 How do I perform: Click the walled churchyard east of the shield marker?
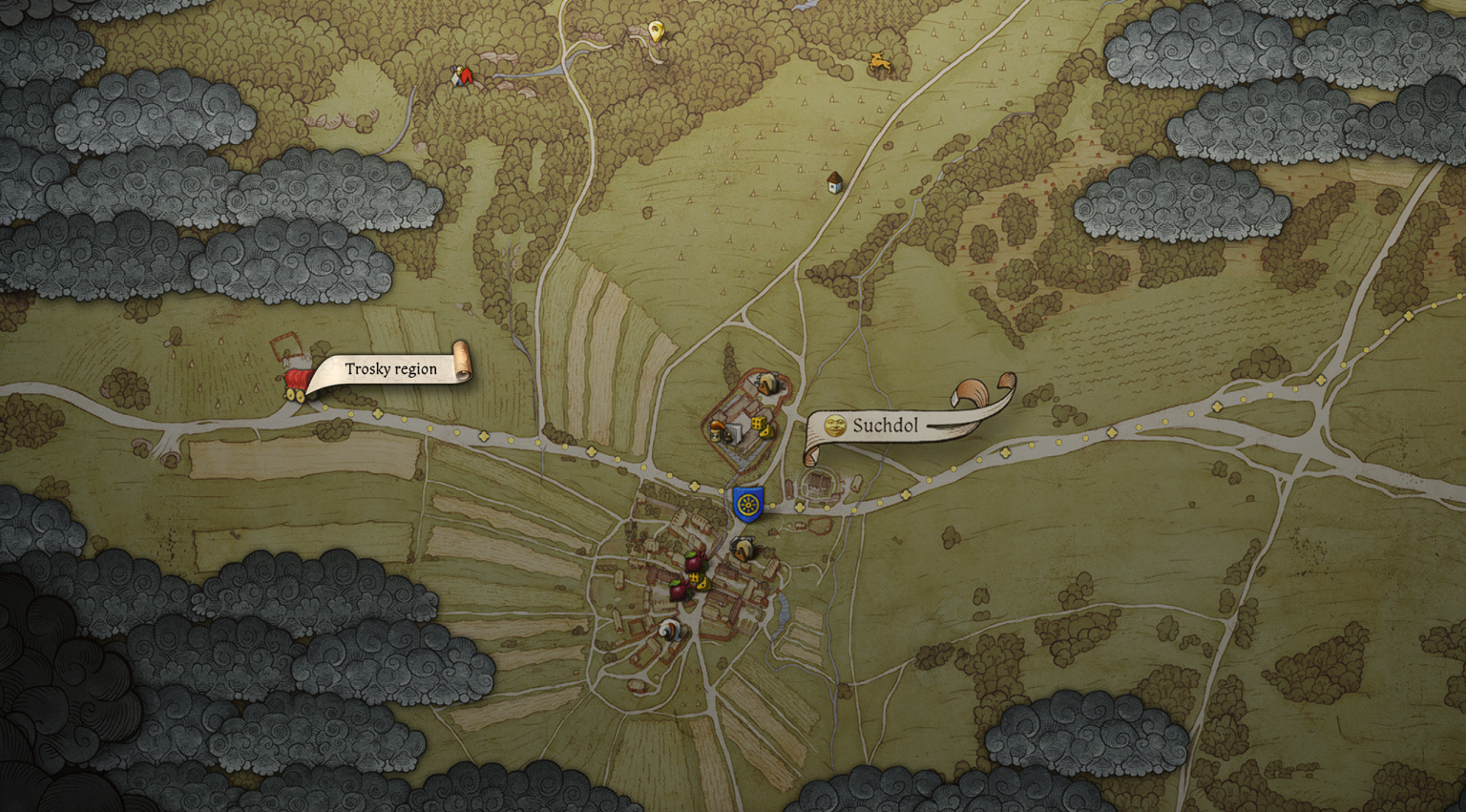pos(819,483)
